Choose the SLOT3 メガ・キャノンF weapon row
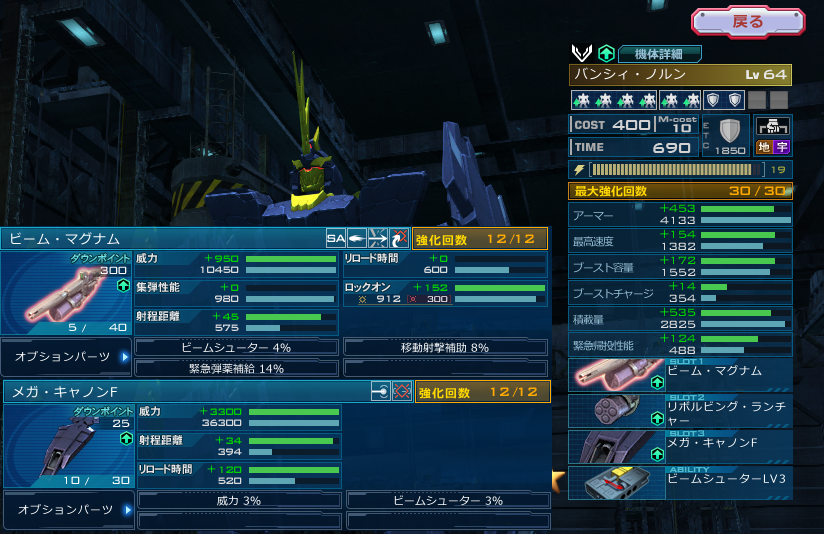This screenshot has height=534, width=824. click(x=680, y=447)
